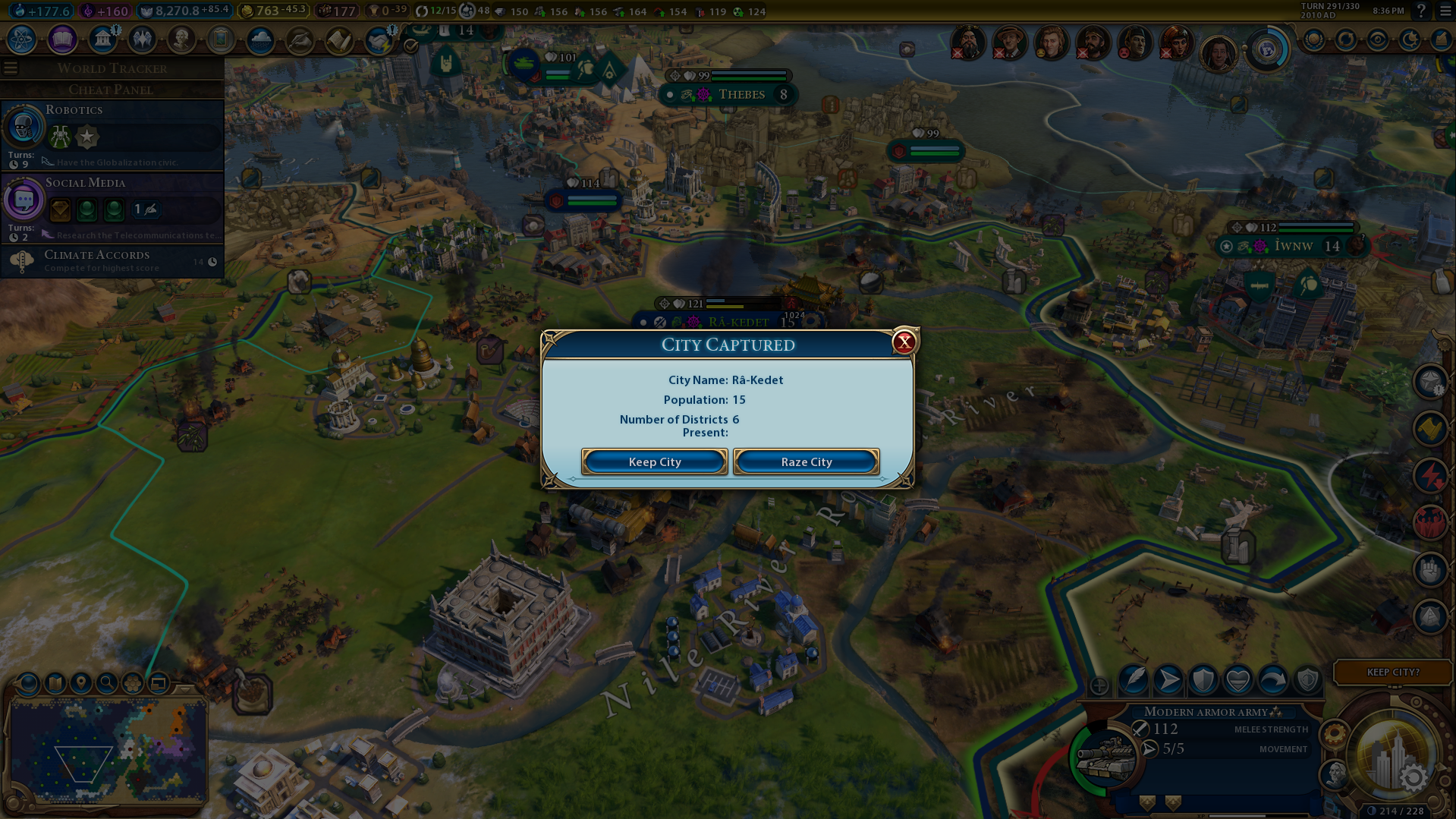Toggle the minimap globe view

27,683
